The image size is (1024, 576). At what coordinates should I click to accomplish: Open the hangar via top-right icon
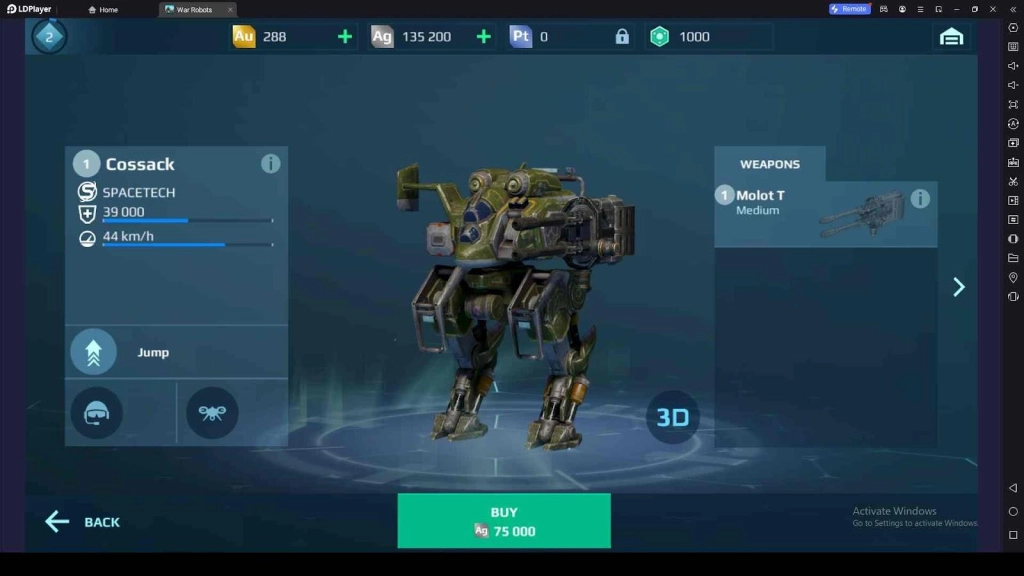pyautogui.click(x=951, y=37)
